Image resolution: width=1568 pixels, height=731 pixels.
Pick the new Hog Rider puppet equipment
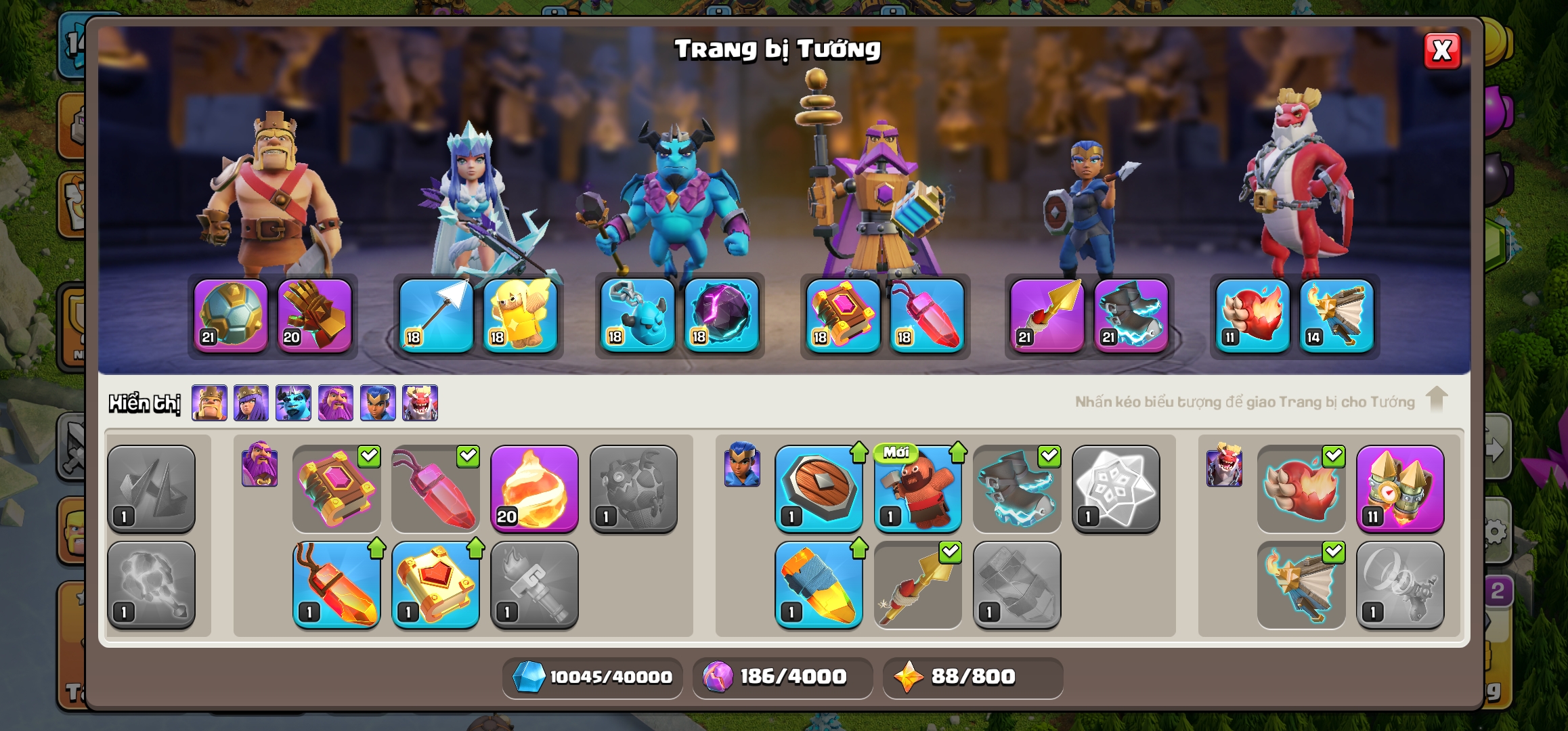(917, 489)
